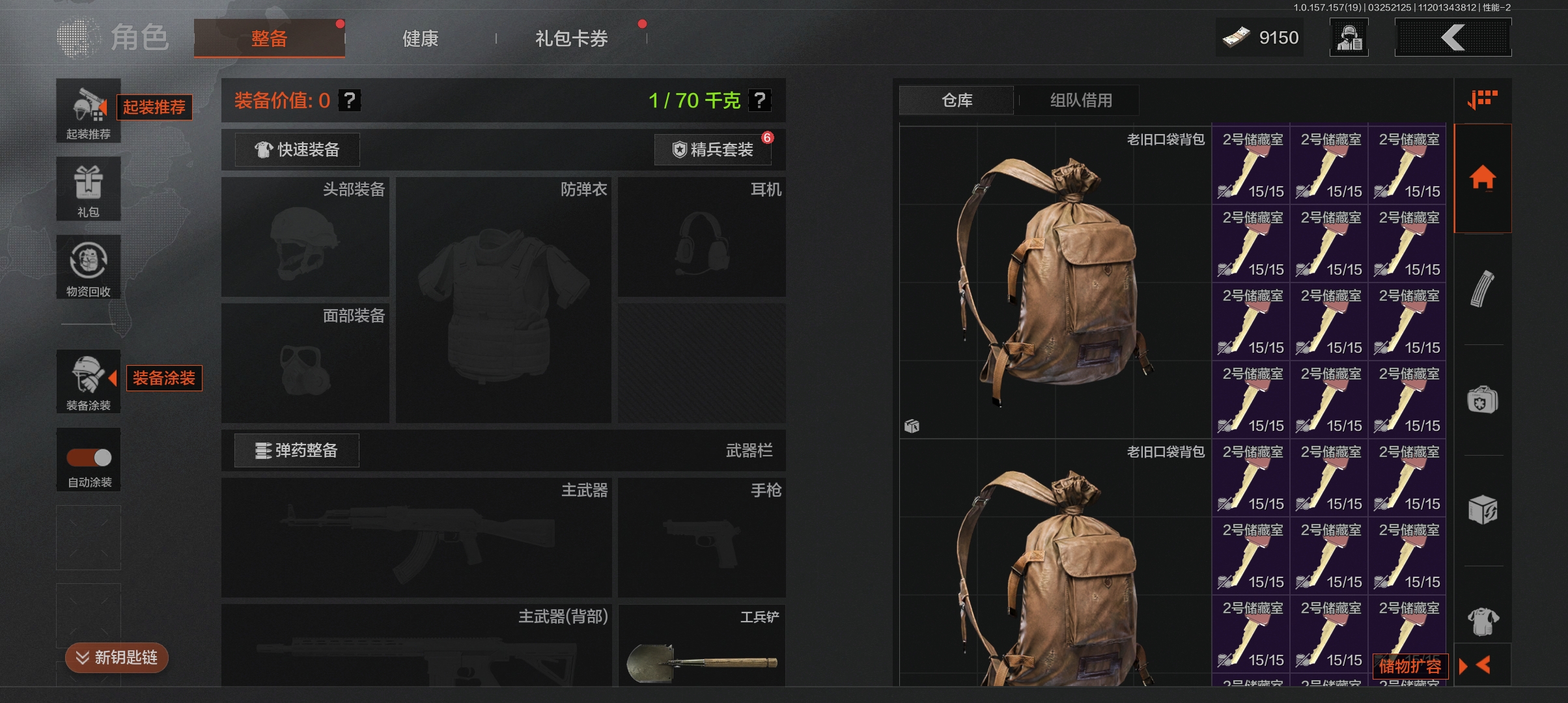Open 物资回收 recycling
Screen dimensions: 1568x703
89,267
